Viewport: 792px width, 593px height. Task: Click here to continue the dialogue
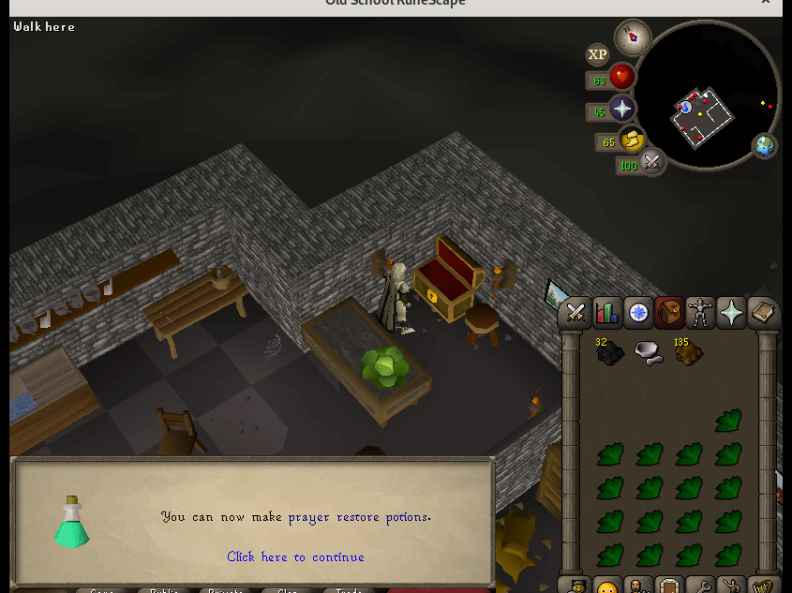tap(295, 557)
